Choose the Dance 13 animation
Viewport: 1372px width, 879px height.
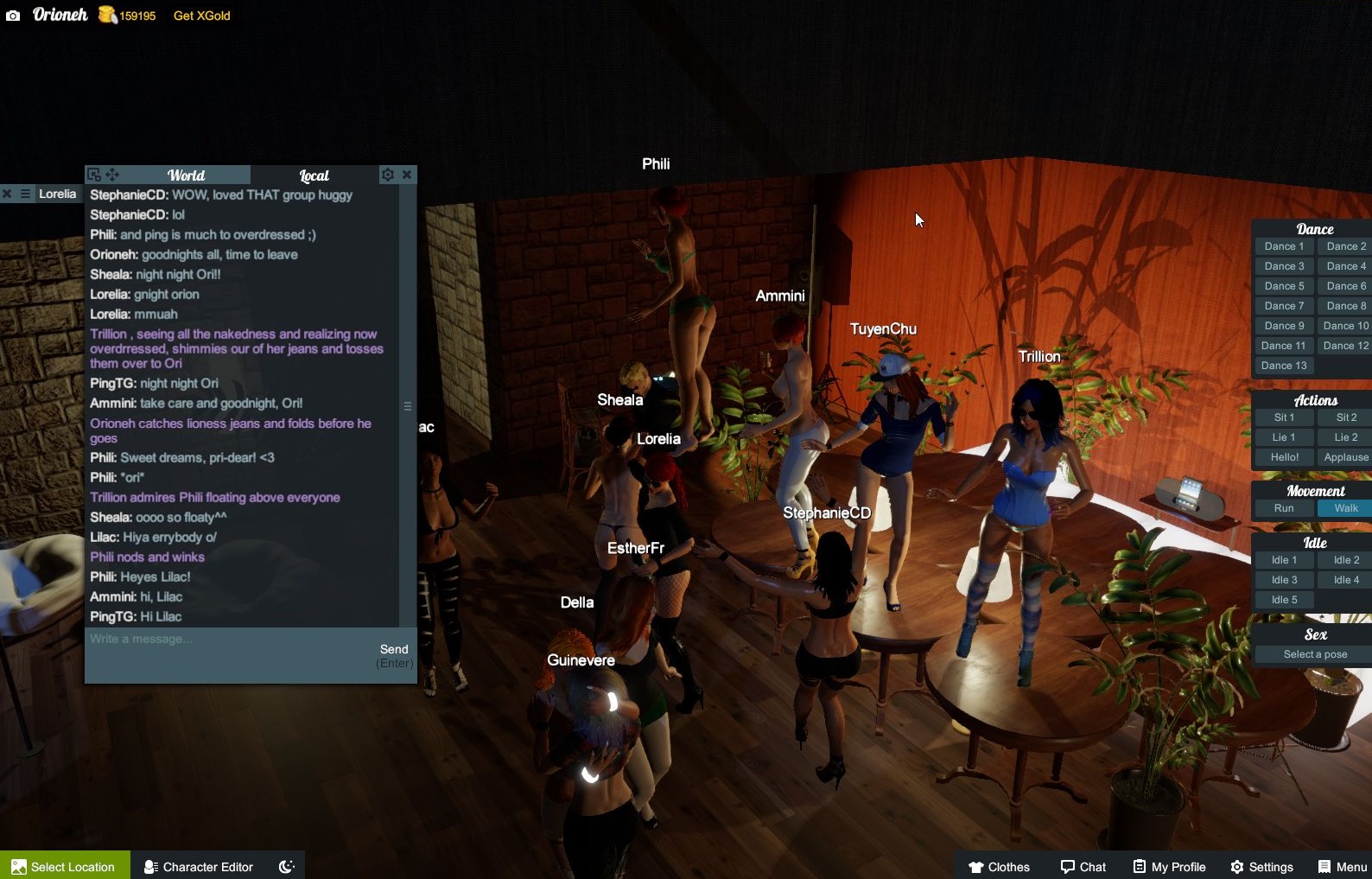pos(1284,366)
